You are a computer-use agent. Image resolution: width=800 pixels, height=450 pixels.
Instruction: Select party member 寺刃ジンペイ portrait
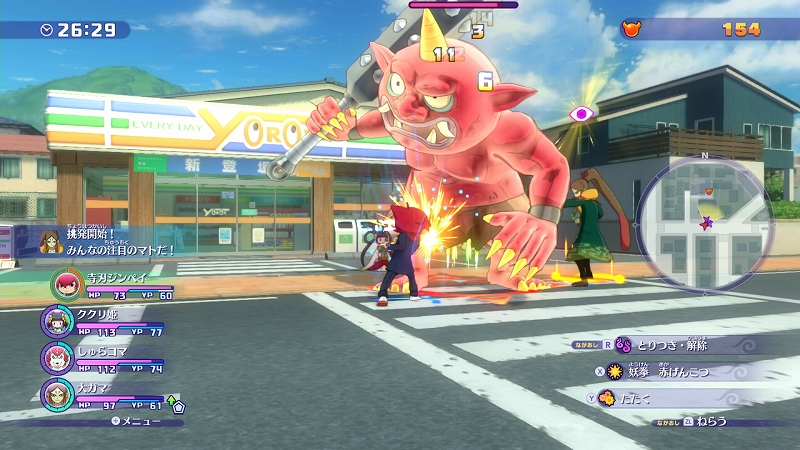[x=67, y=285]
